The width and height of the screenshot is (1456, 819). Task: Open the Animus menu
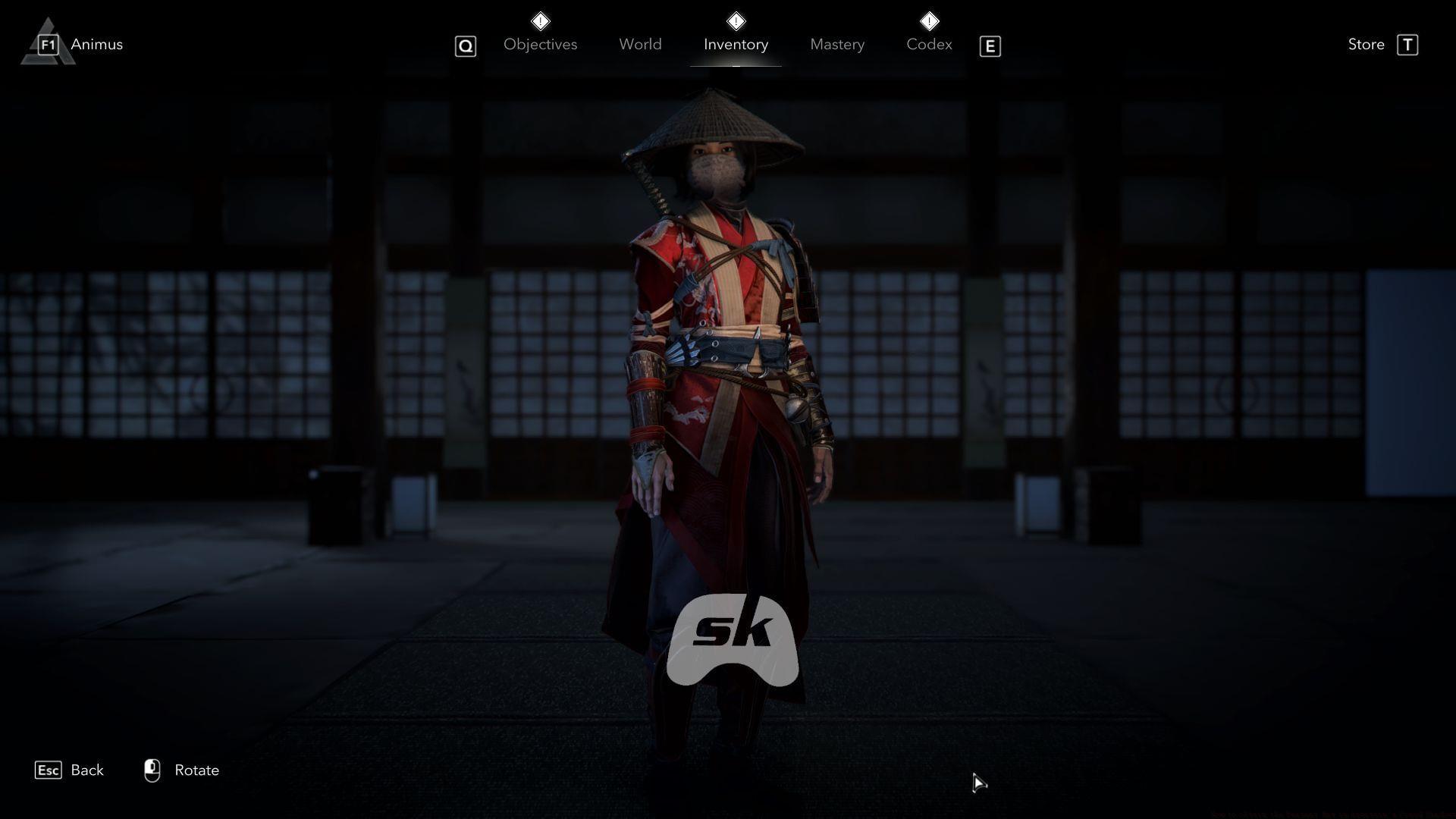pos(96,45)
